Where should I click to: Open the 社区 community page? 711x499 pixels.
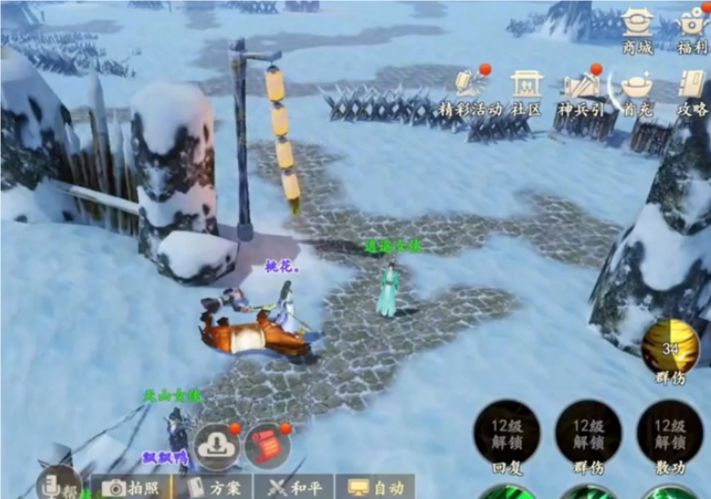tap(526, 90)
